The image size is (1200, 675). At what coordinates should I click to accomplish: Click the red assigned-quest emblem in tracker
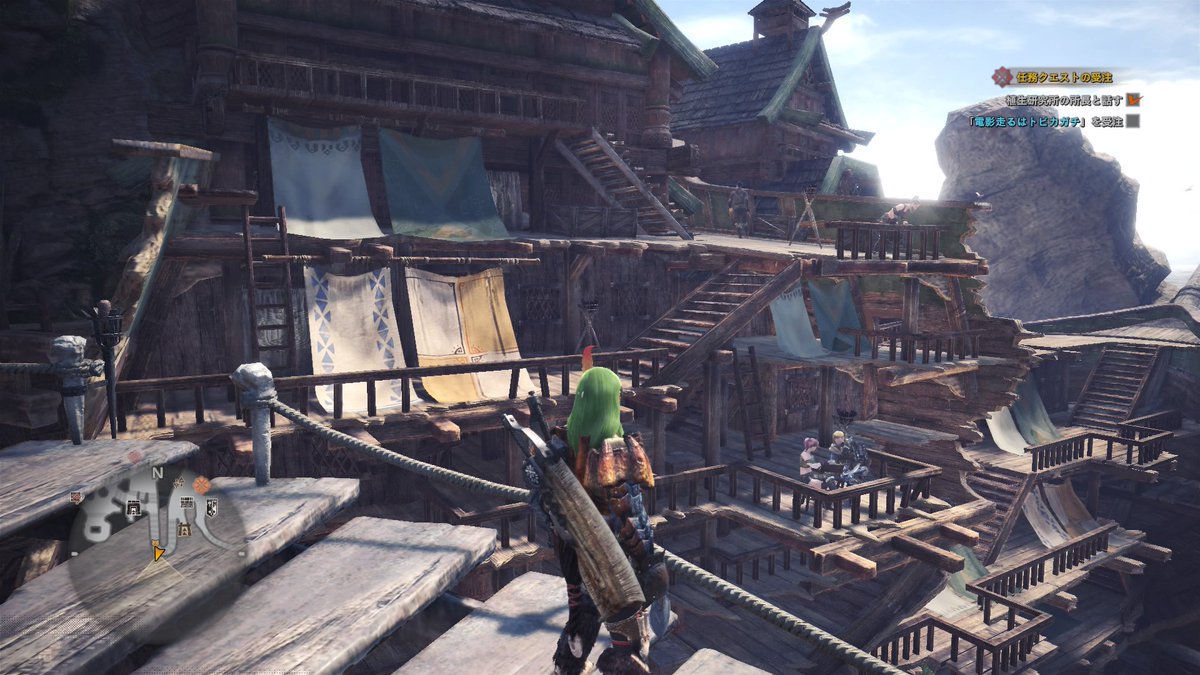point(1002,76)
